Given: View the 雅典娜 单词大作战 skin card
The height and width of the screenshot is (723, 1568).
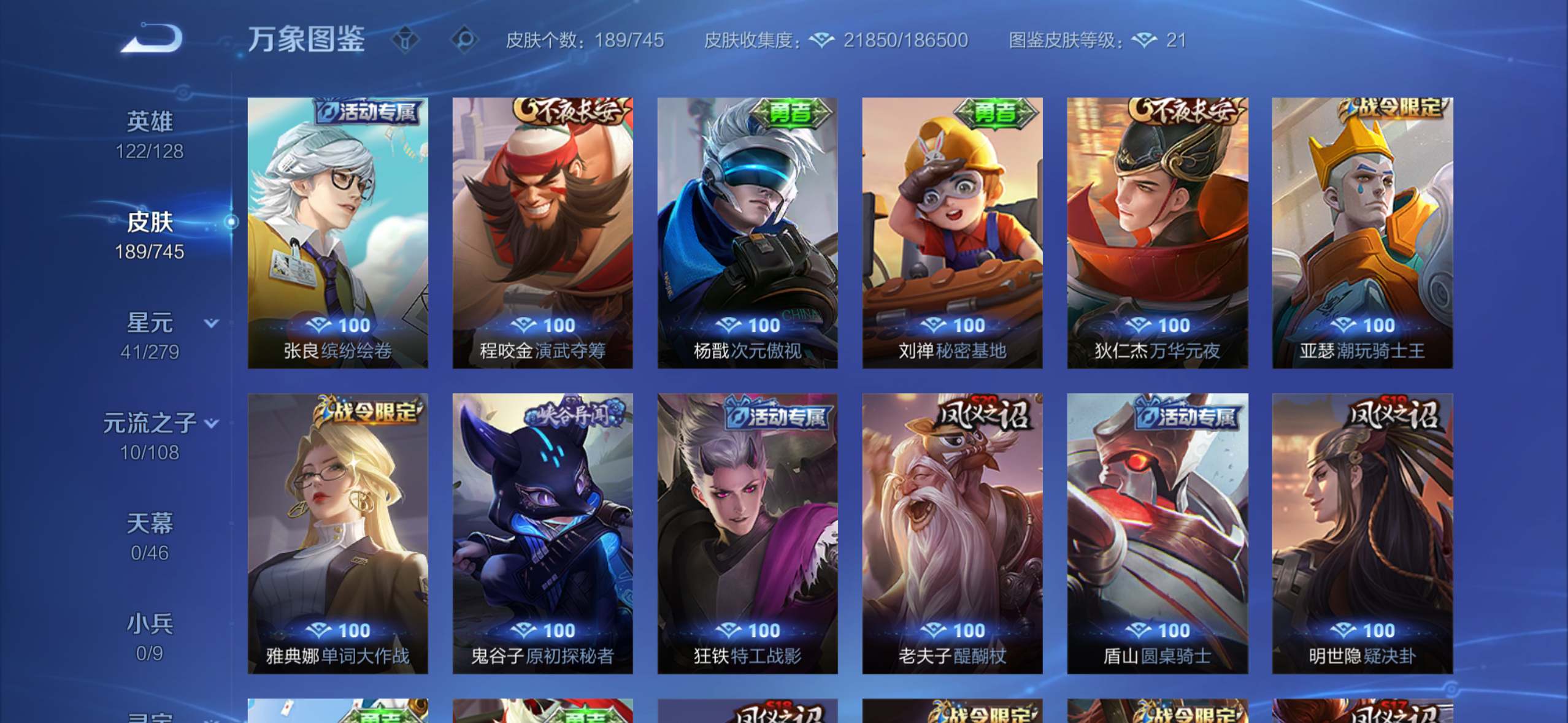Looking at the screenshot, I should [337, 534].
